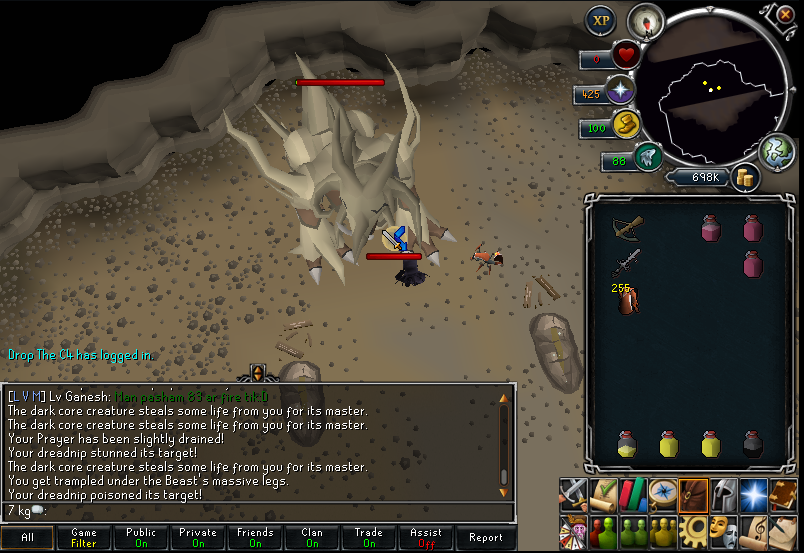Open the money pouch coins icon
The width and height of the screenshot is (804, 553).
745,177
